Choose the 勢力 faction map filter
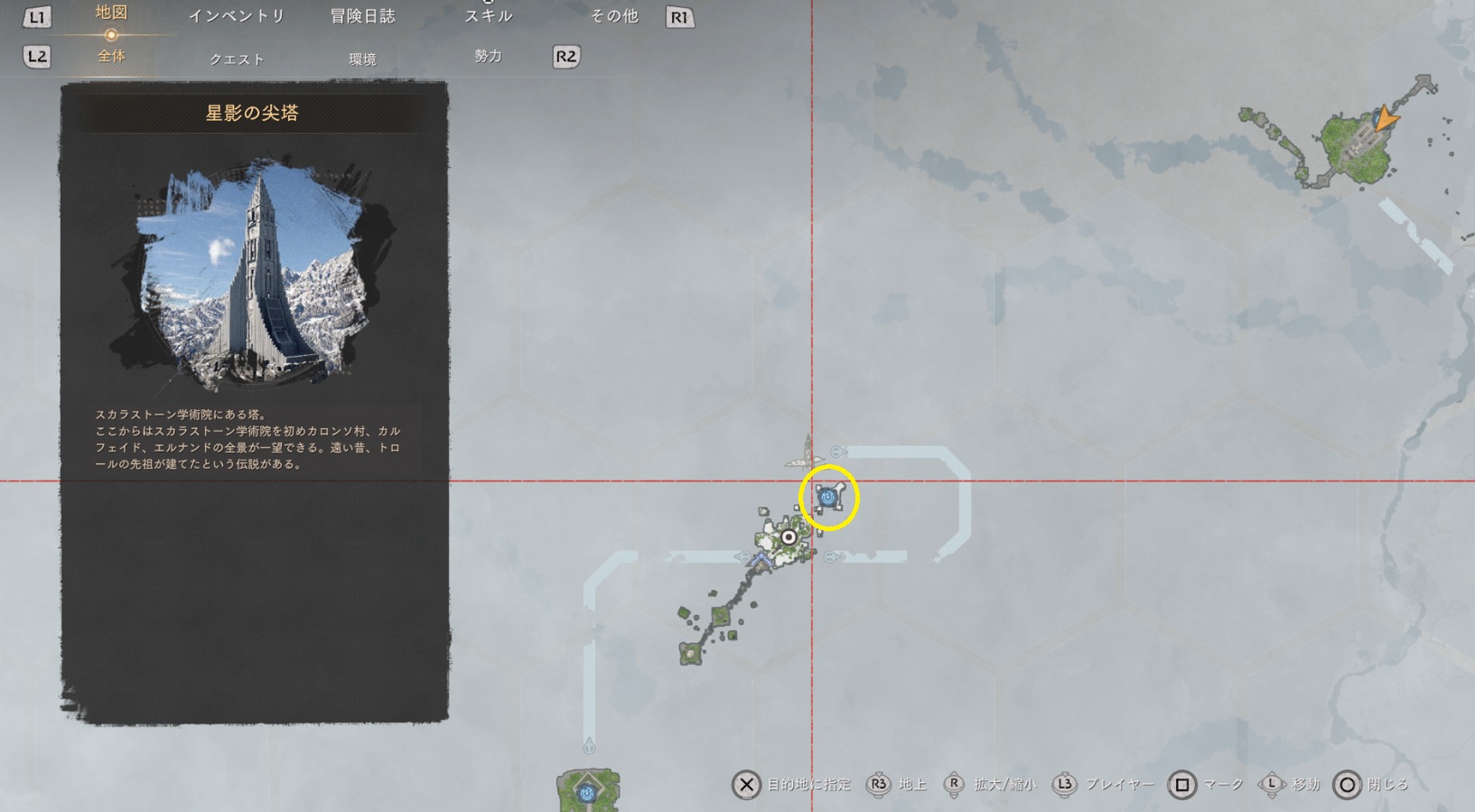This screenshot has height=812, width=1475. coord(488,56)
